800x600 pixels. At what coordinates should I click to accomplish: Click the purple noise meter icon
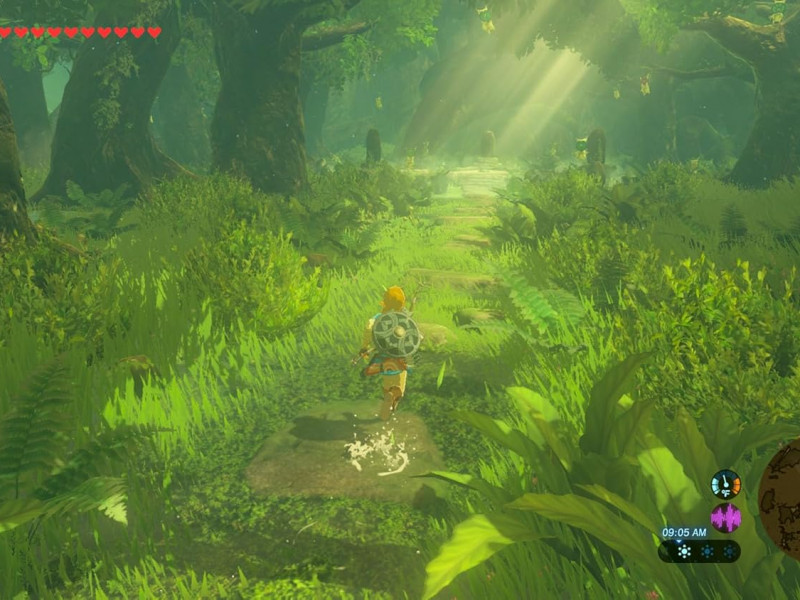(726, 518)
